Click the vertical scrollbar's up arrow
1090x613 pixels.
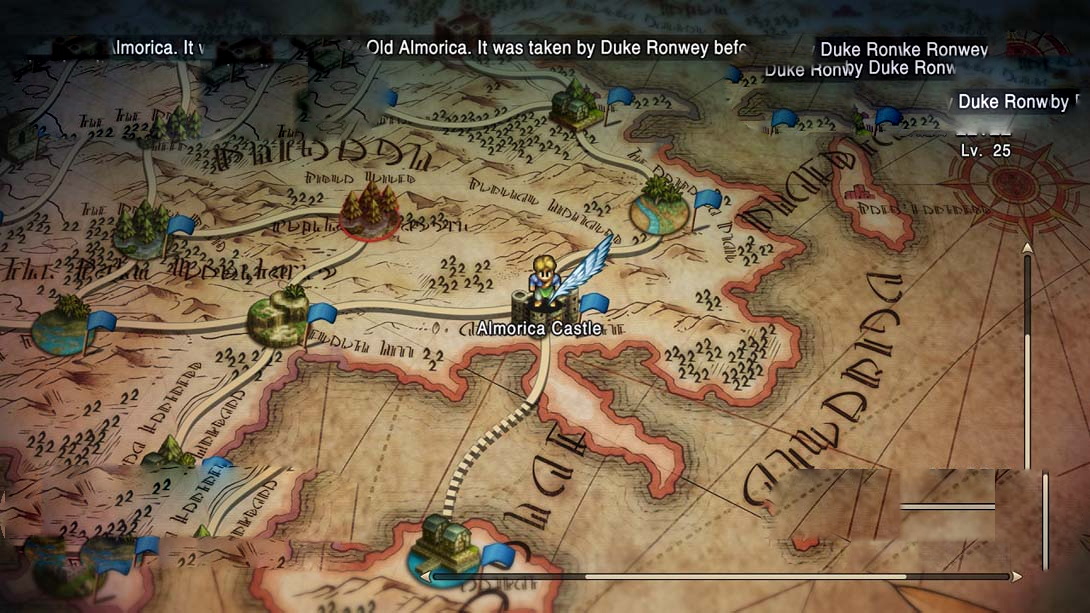coord(1027,248)
